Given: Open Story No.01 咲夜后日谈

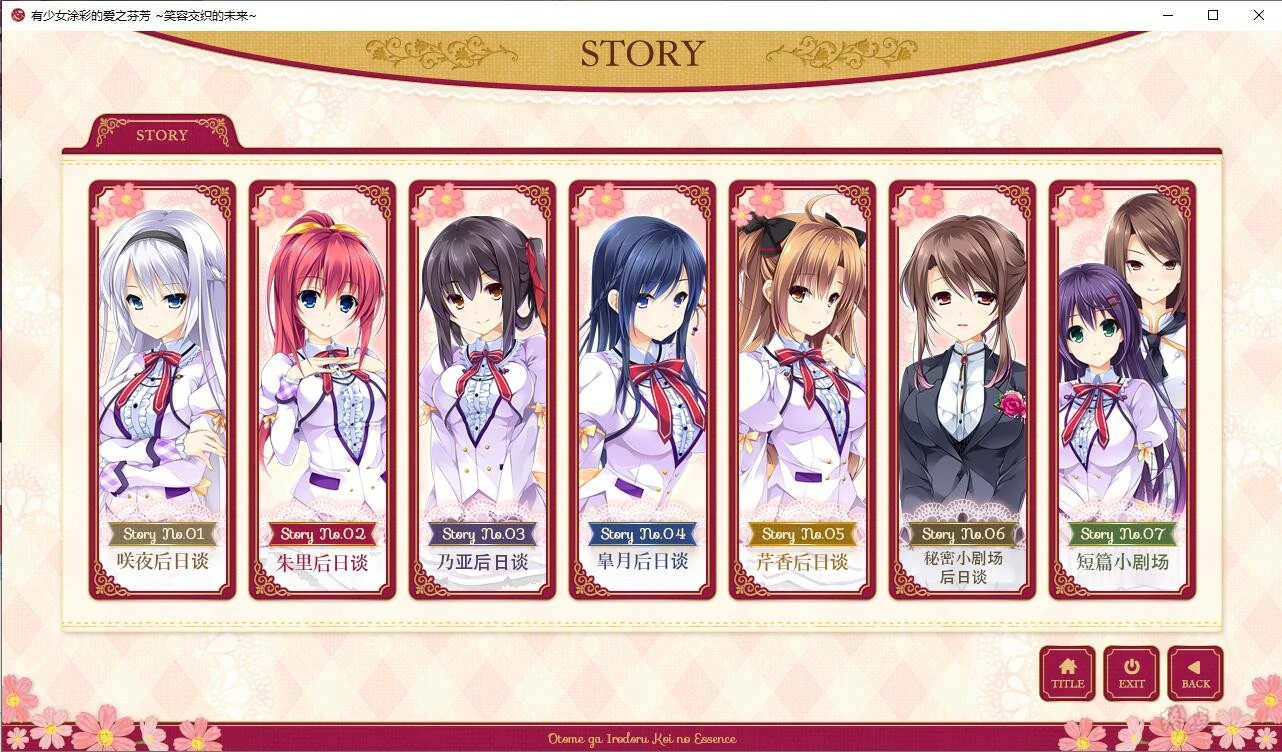Looking at the screenshot, I should click(162, 390).
